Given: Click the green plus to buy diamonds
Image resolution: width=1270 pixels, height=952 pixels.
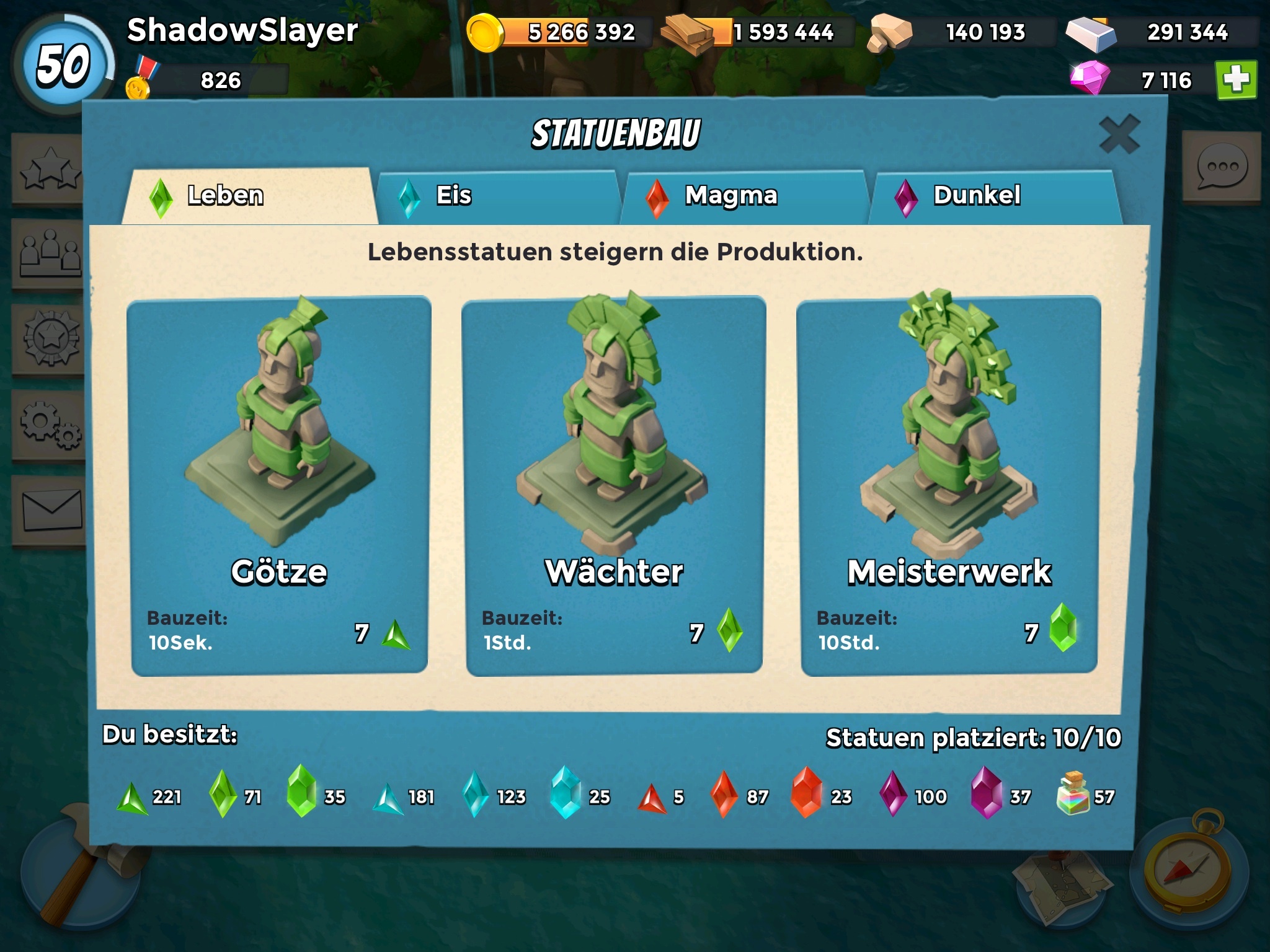Looking at the screenshot, I should coord(1237,80).
